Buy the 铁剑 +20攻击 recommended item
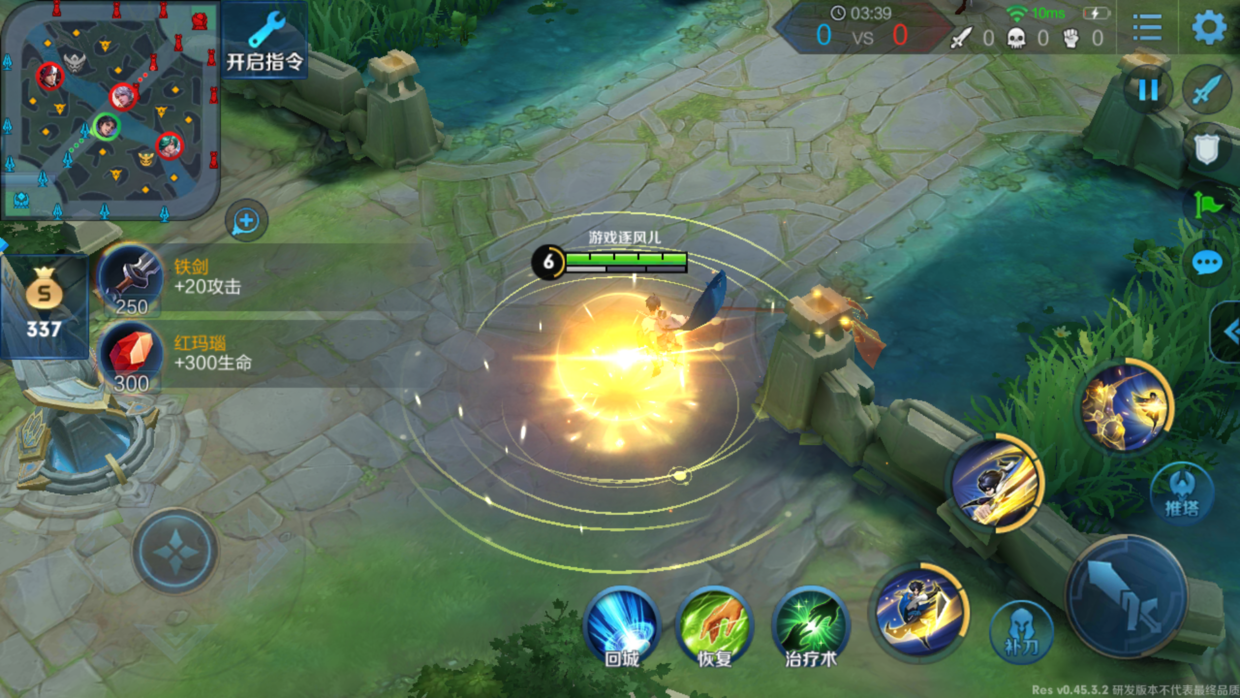Screen dimensions: 1240x698 tap(131, 279)
